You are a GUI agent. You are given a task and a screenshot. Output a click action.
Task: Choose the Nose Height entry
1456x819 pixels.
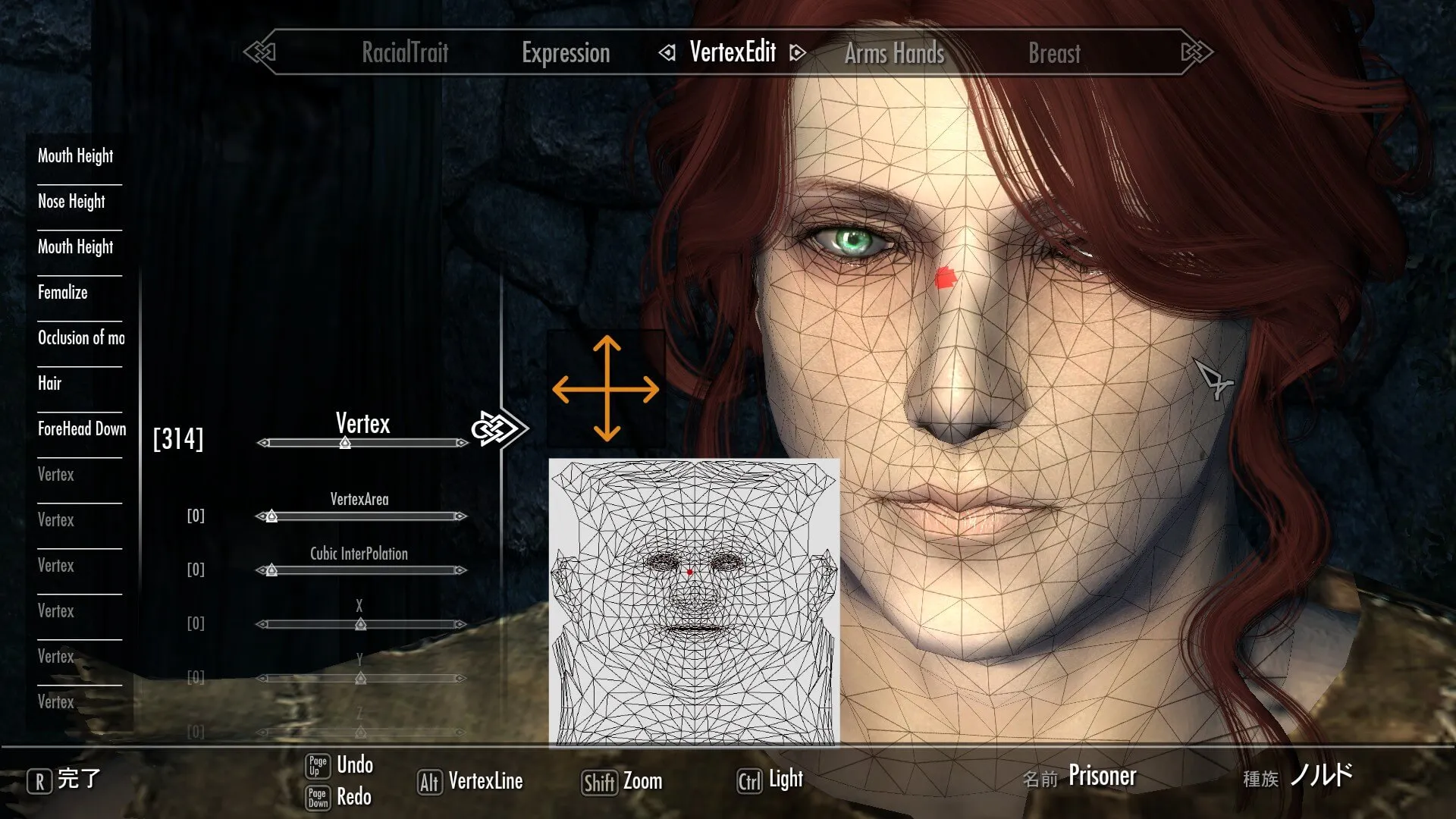pos(72,201)
